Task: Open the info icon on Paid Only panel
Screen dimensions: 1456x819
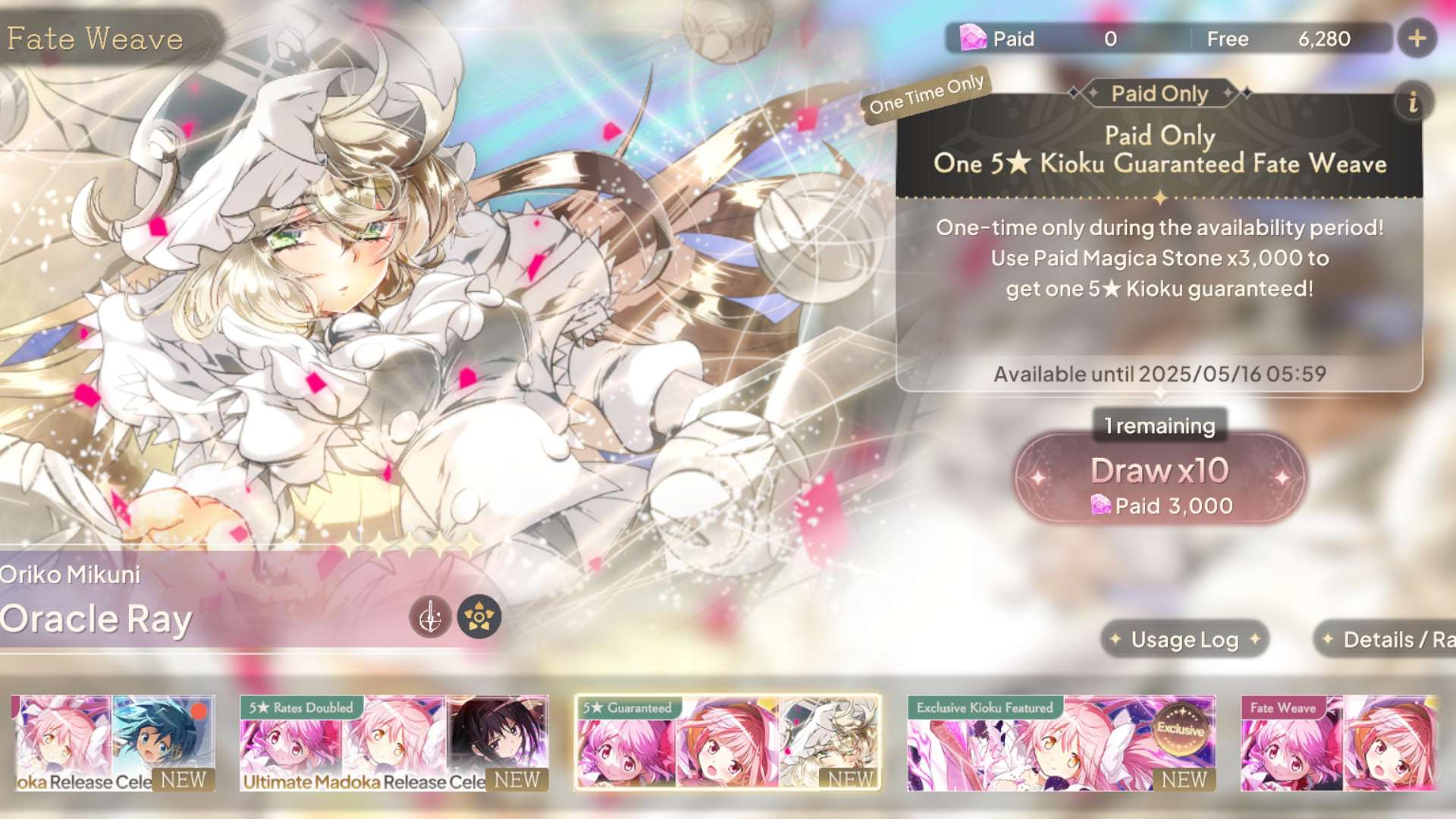Action: (1413, 103)
